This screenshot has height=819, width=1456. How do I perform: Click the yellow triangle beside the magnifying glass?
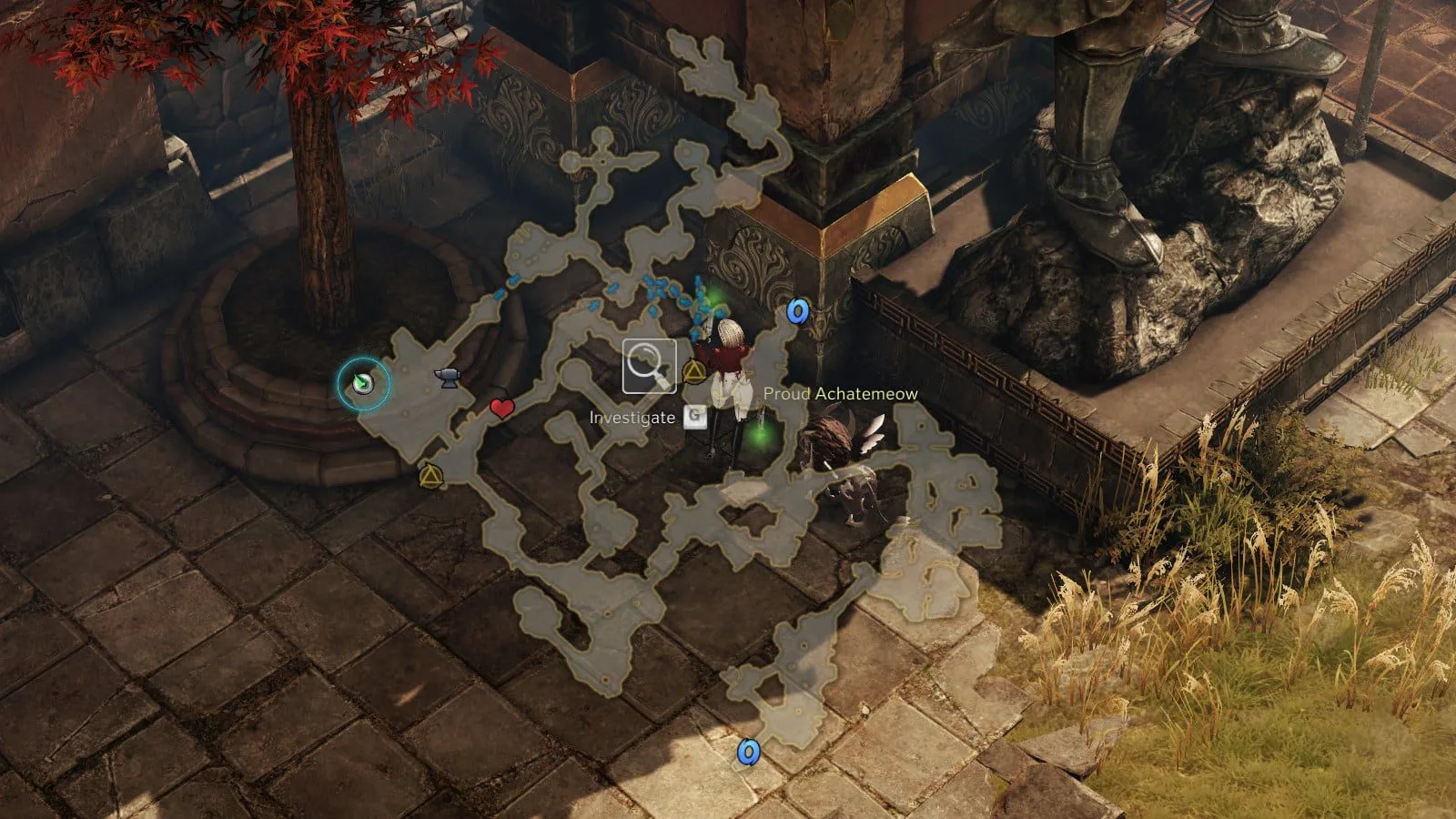pos(693,373)
